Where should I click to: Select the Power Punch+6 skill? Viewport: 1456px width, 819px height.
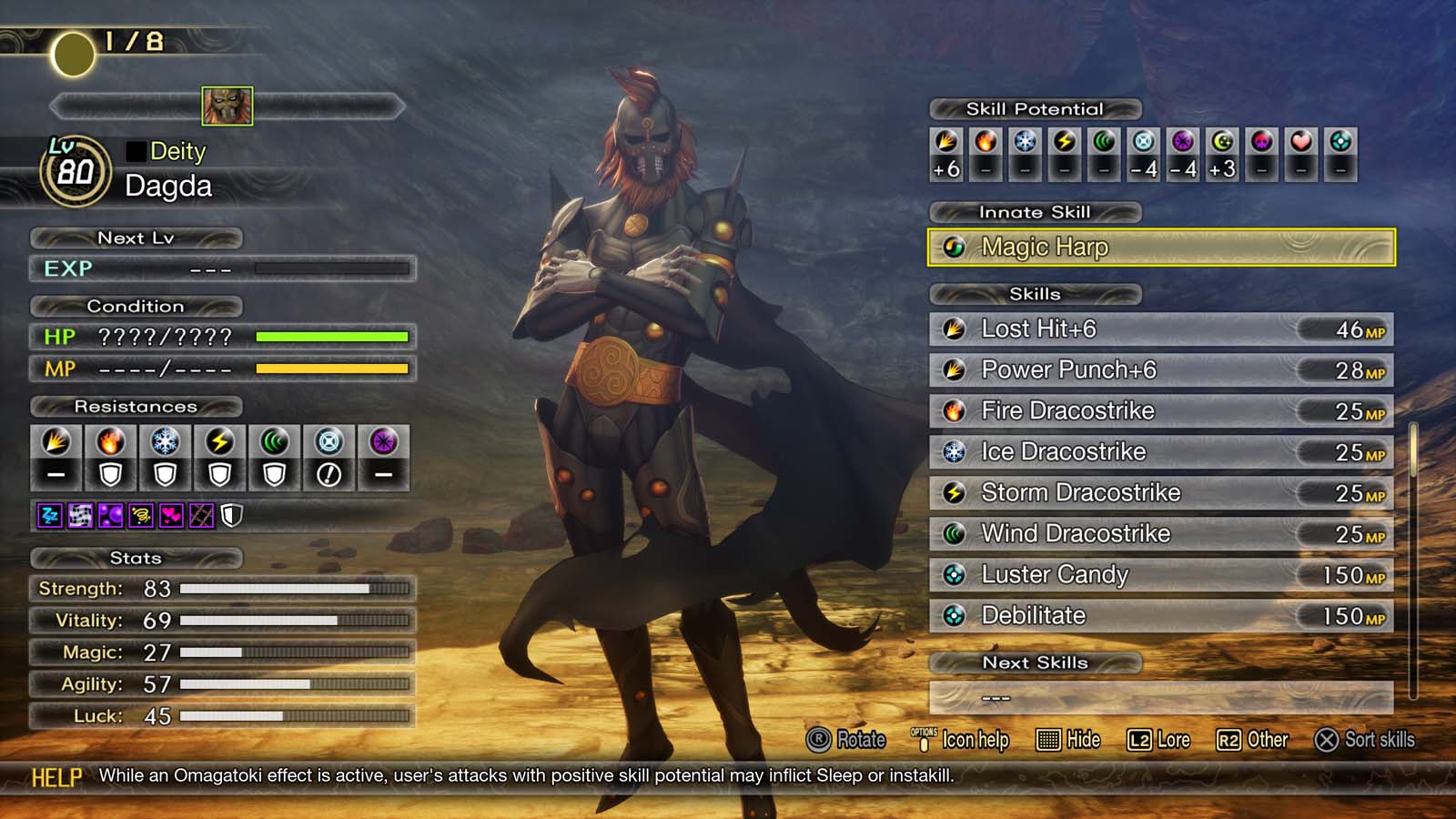(x=1160, y=370)
